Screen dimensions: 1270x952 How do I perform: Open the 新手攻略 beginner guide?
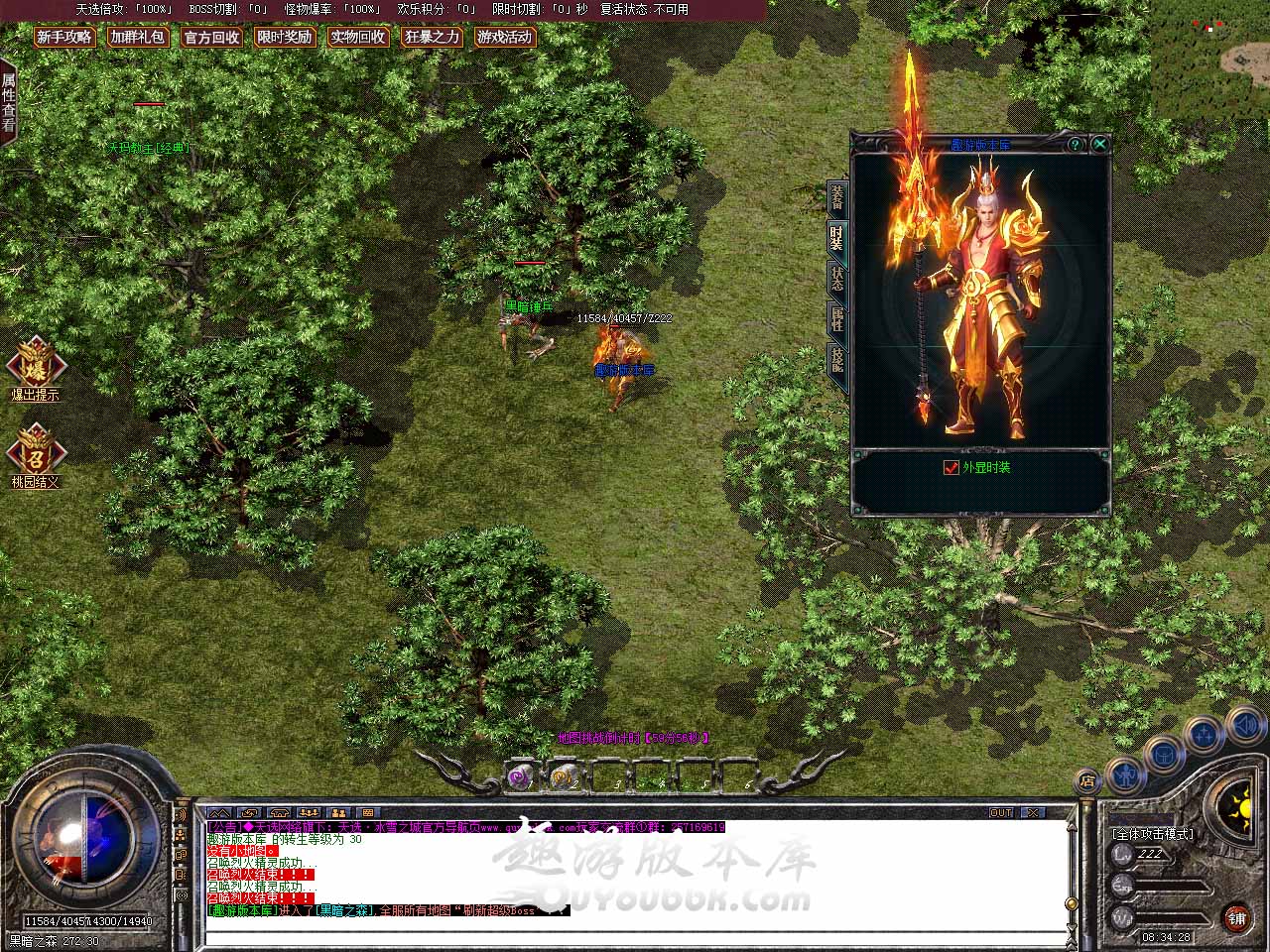(64, 38)
